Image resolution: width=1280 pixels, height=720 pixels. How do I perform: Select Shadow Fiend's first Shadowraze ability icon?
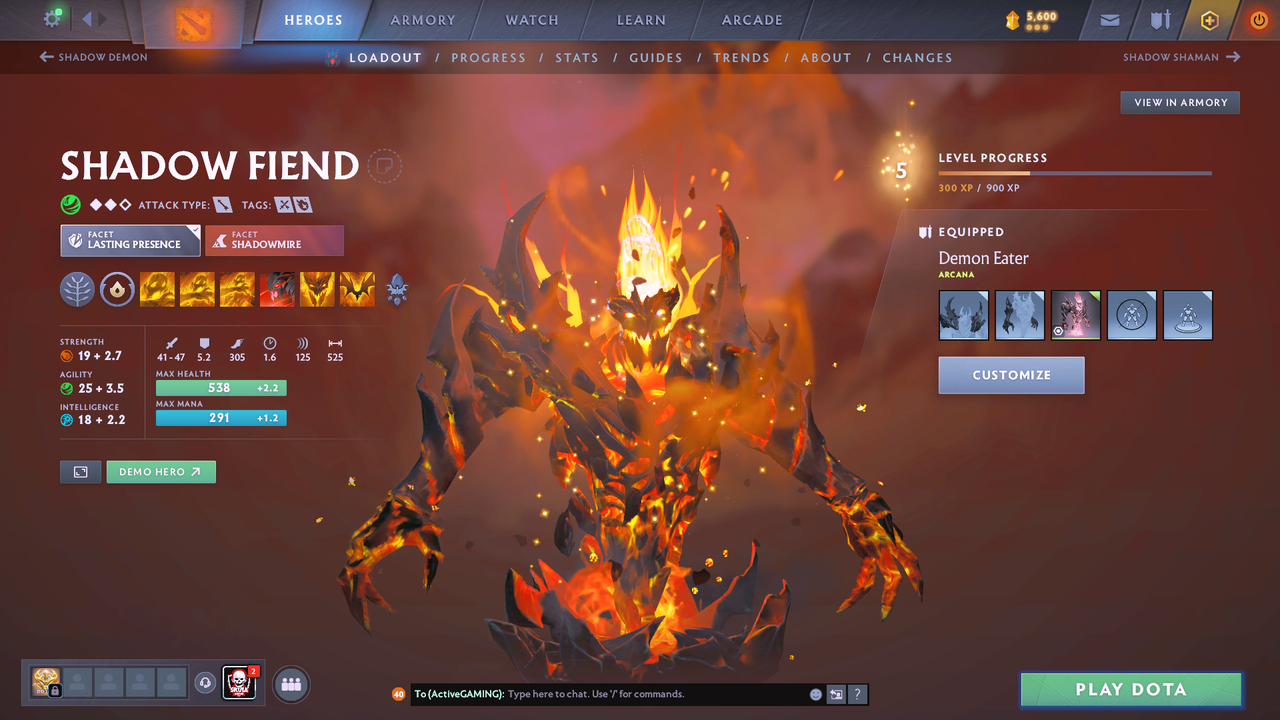click(x=157, y=289)
